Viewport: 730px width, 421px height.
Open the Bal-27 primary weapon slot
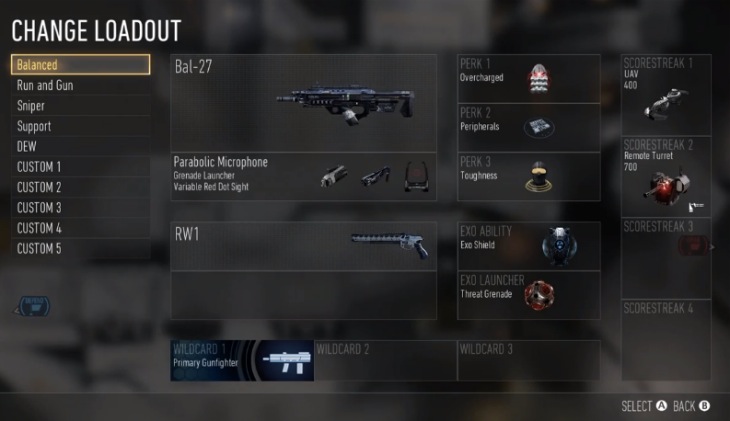click(304, 103)
